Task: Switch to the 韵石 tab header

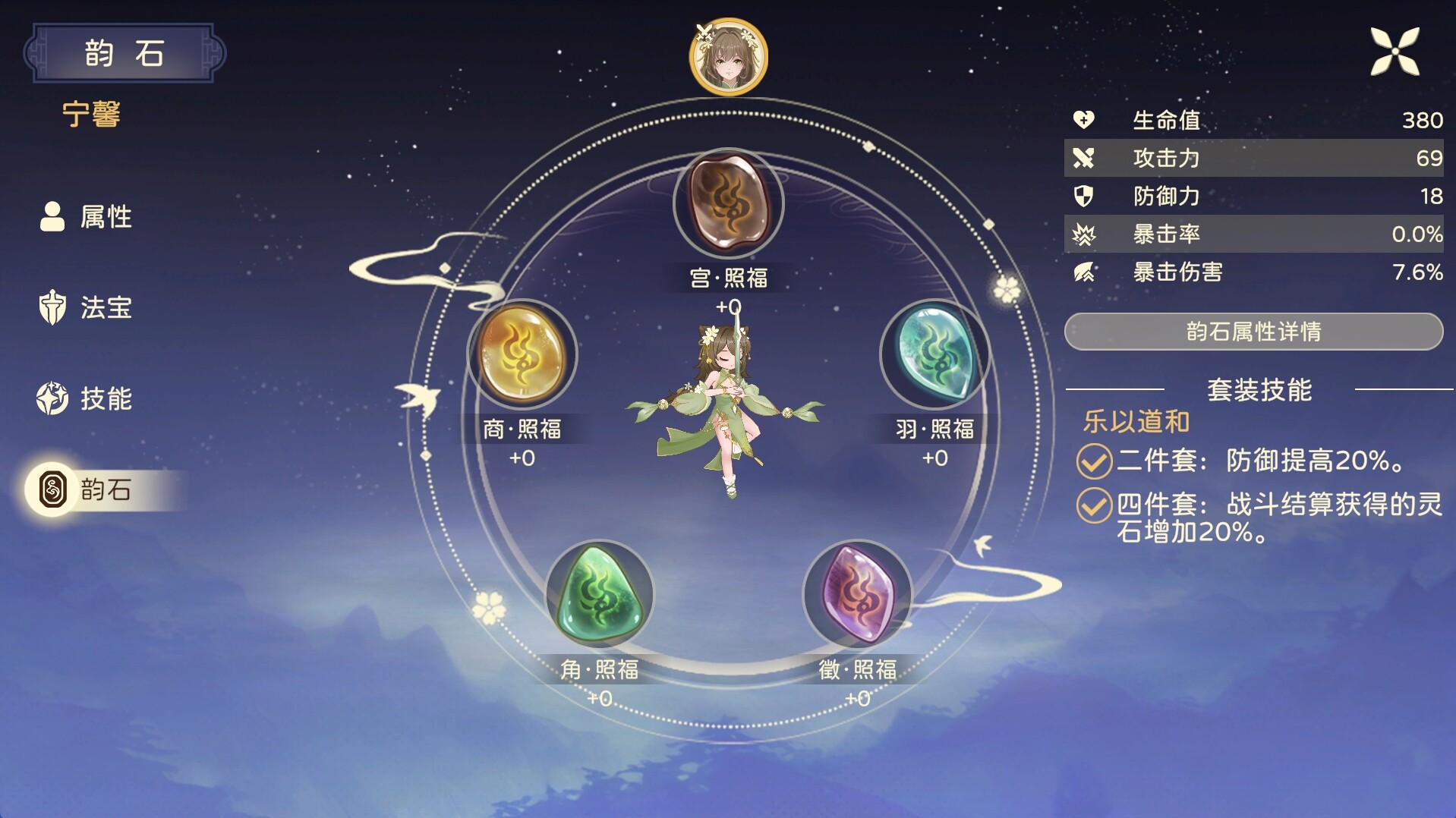Action: [124, 53]
